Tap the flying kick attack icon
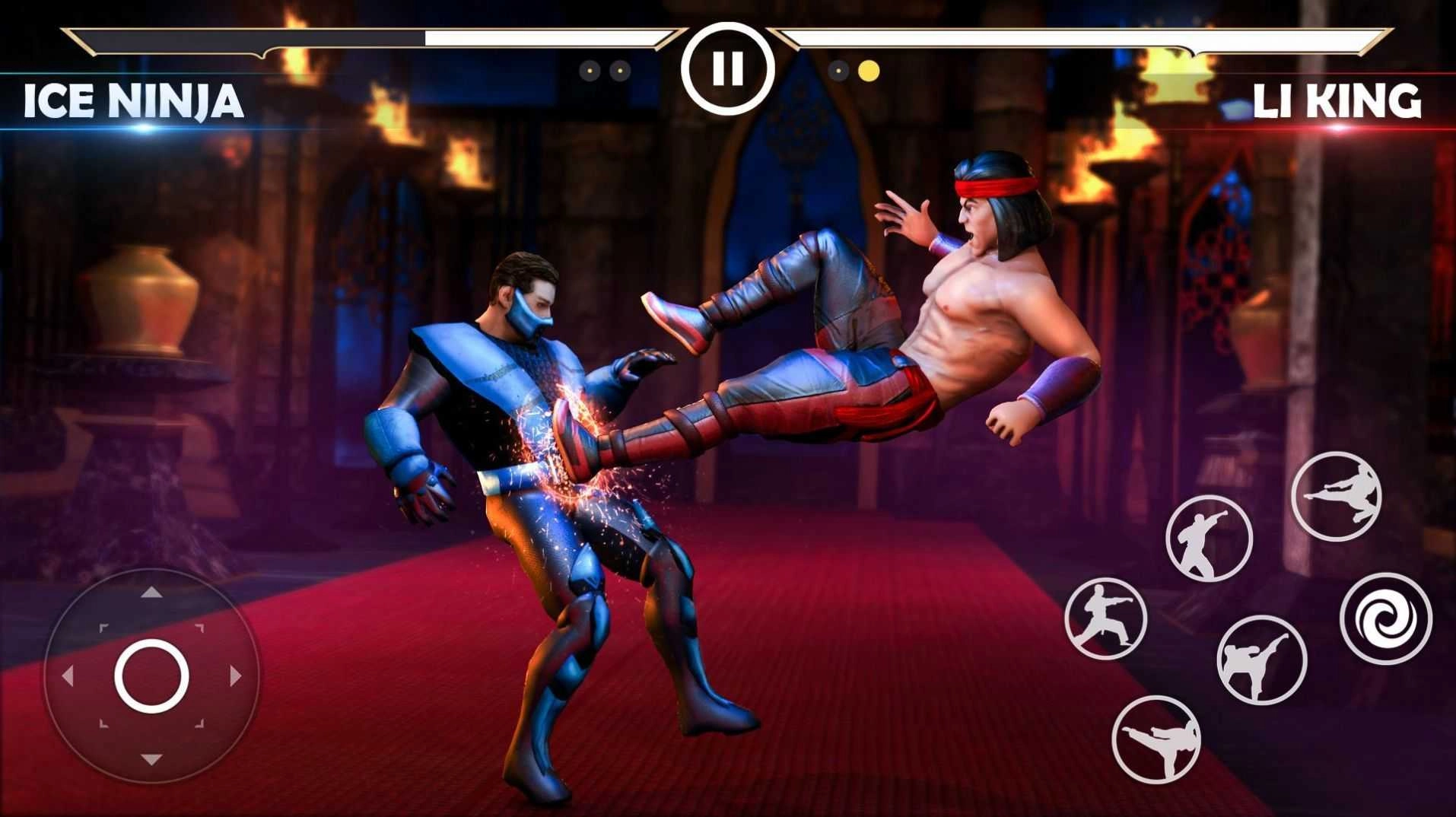1456x817 pixels. click(1337, 496)
